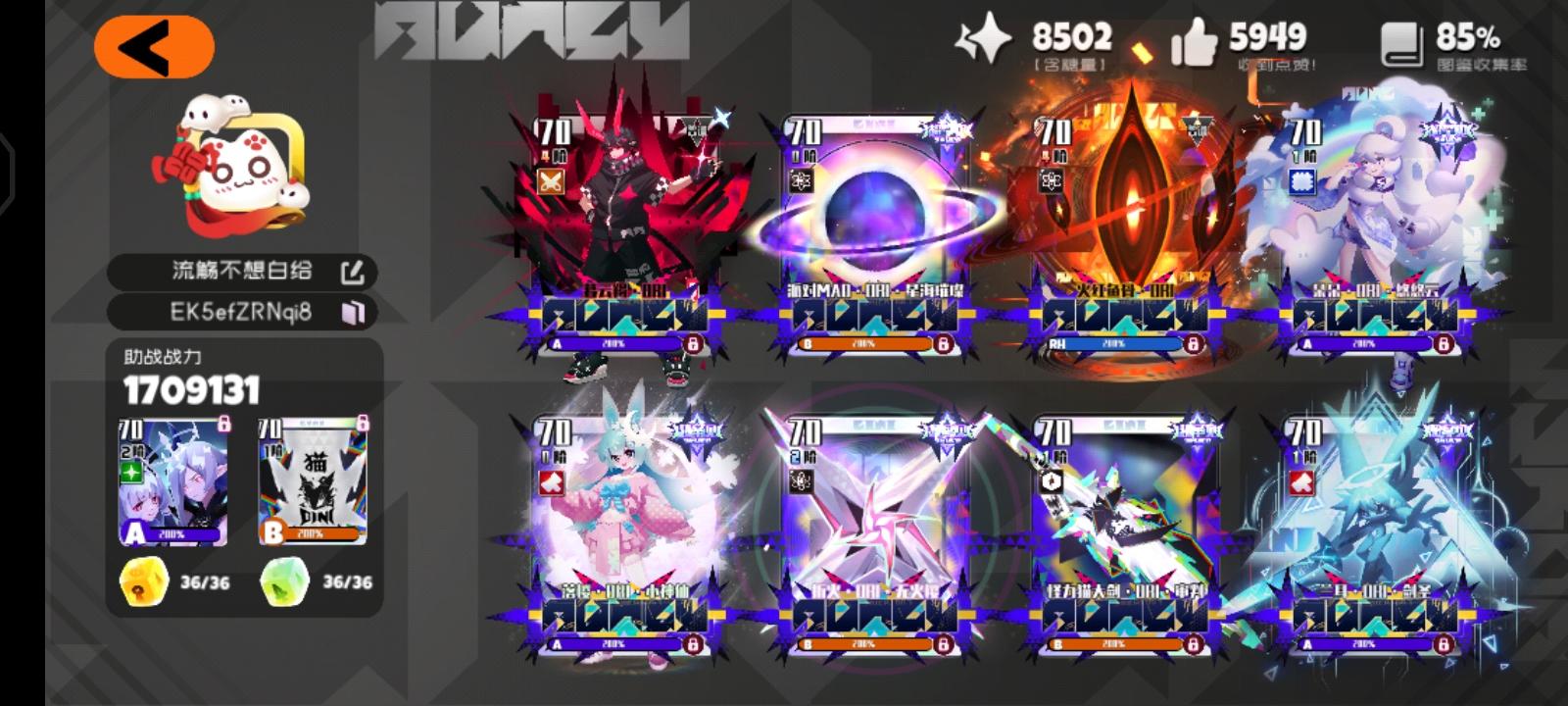
Task: Toggle the lock on the 折火·无火候 card
Action: 943,644
